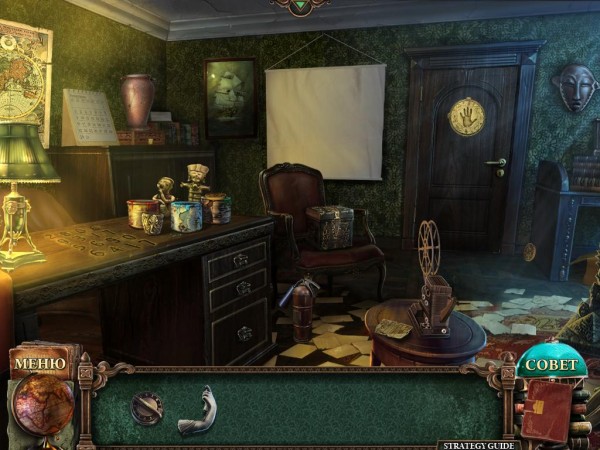
Task: Select the white glove hand in inventory
Action: pos(197,410)
